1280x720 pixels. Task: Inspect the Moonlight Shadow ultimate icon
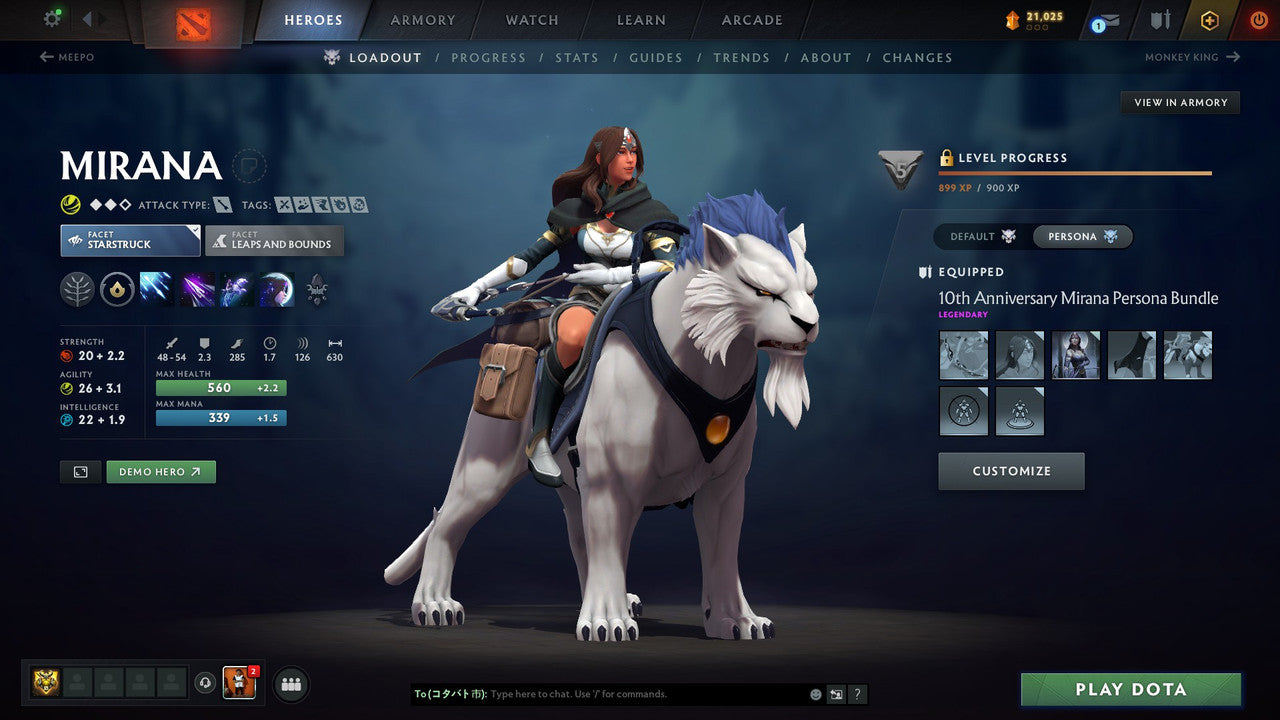[276, 290]
